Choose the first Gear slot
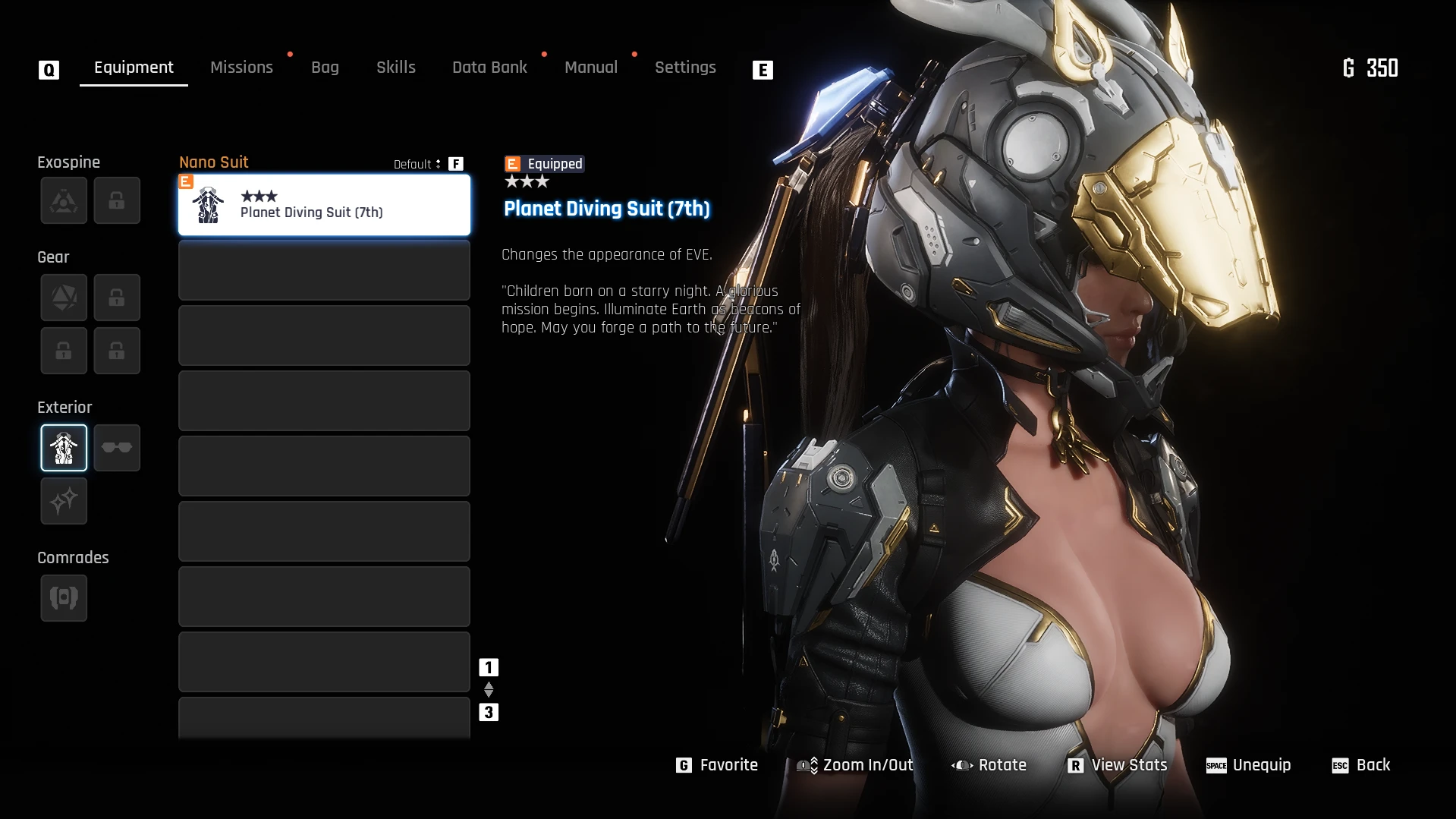 pos(64,298)
